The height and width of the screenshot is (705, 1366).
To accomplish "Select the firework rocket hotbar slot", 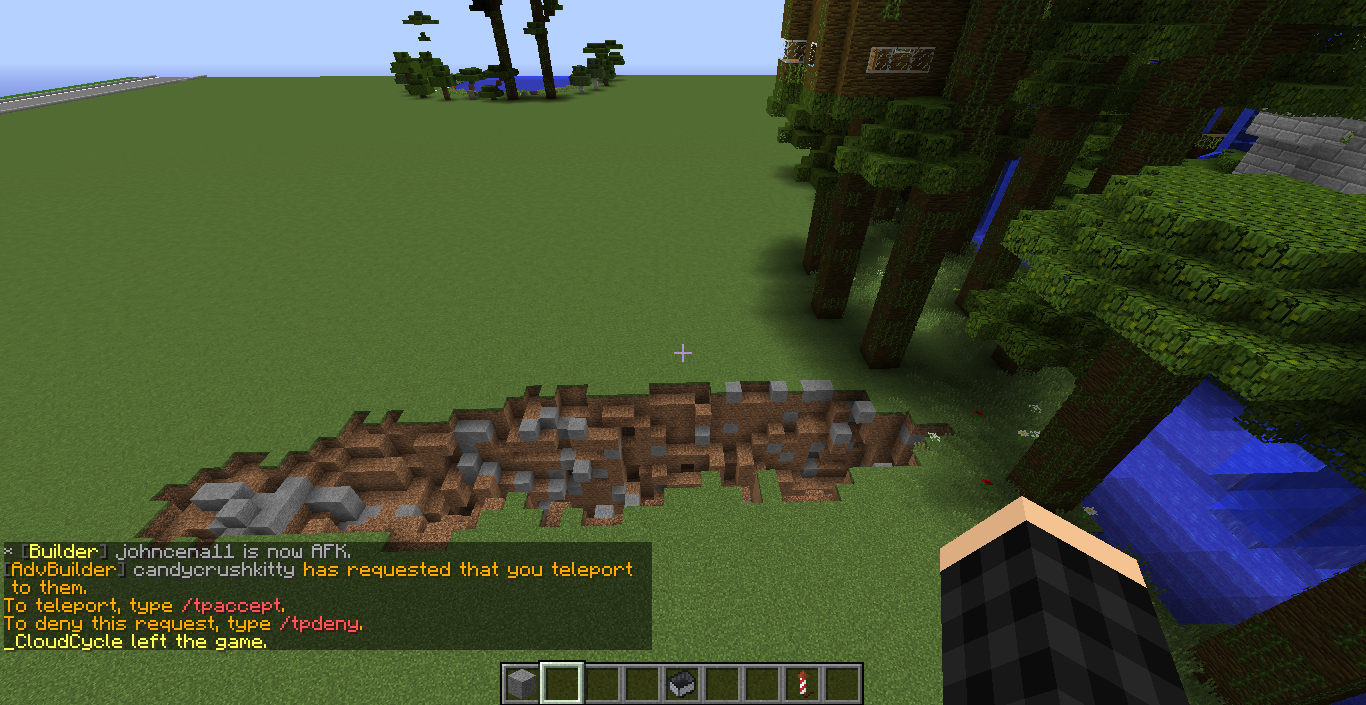I will coord(803,684).
